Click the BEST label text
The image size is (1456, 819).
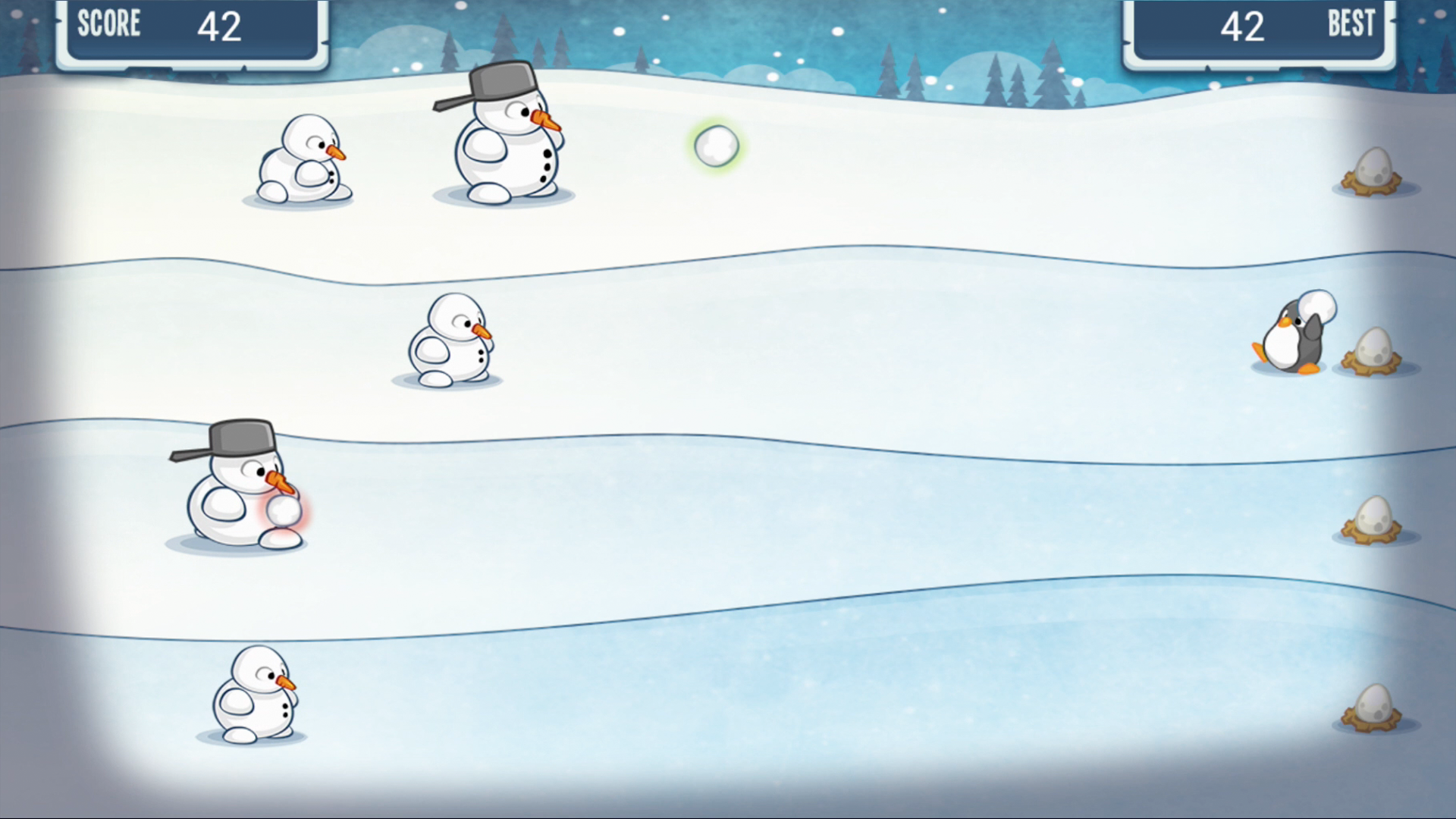point(1351,25)
